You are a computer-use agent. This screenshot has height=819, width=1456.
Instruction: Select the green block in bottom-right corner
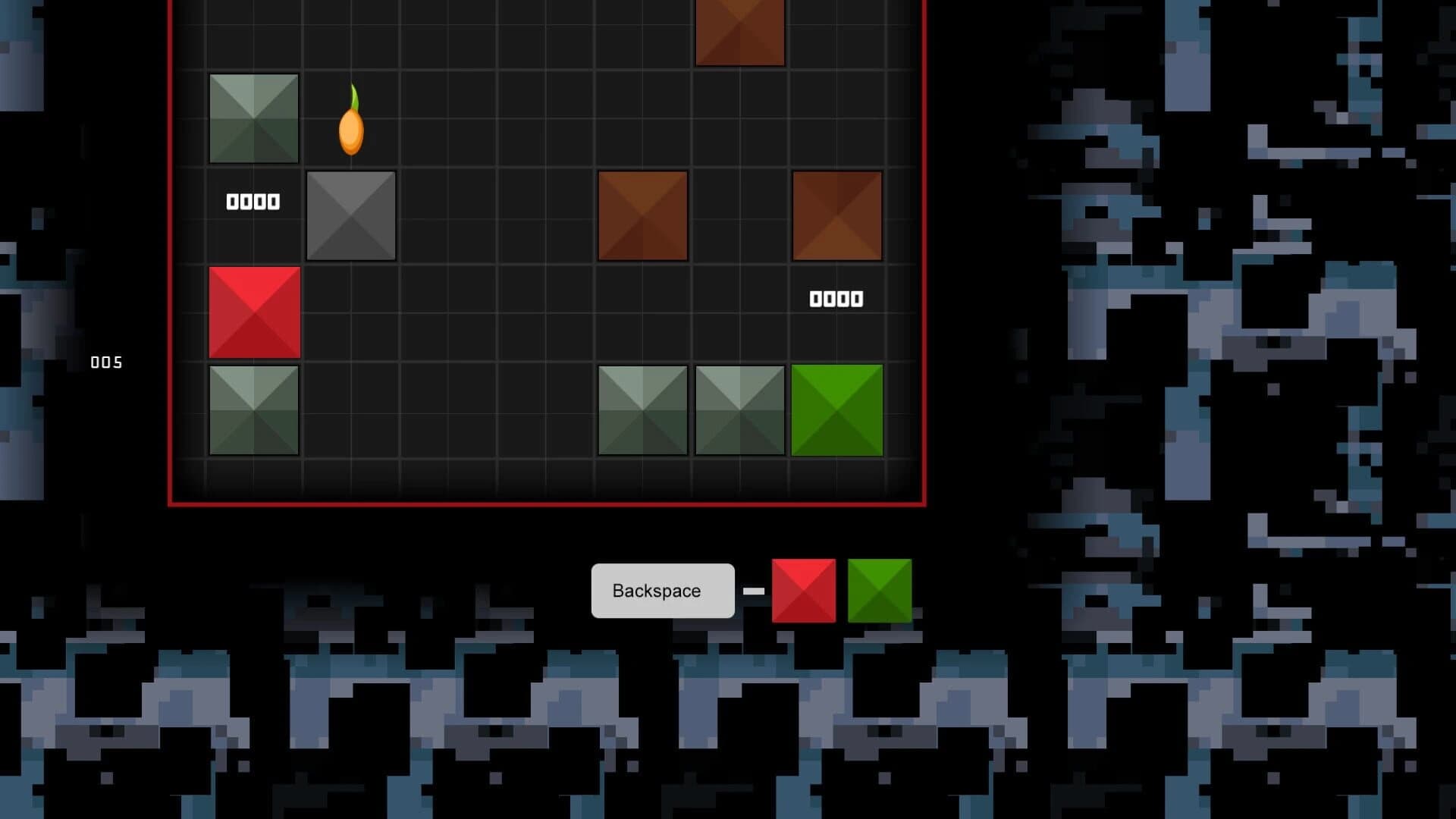click(837, 409)
